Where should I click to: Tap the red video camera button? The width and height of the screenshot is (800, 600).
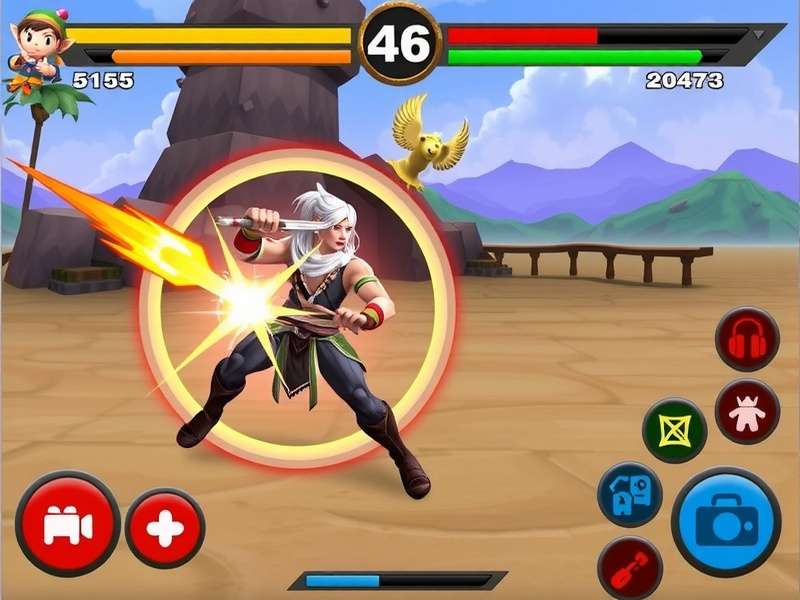click(x=68, y=524)
